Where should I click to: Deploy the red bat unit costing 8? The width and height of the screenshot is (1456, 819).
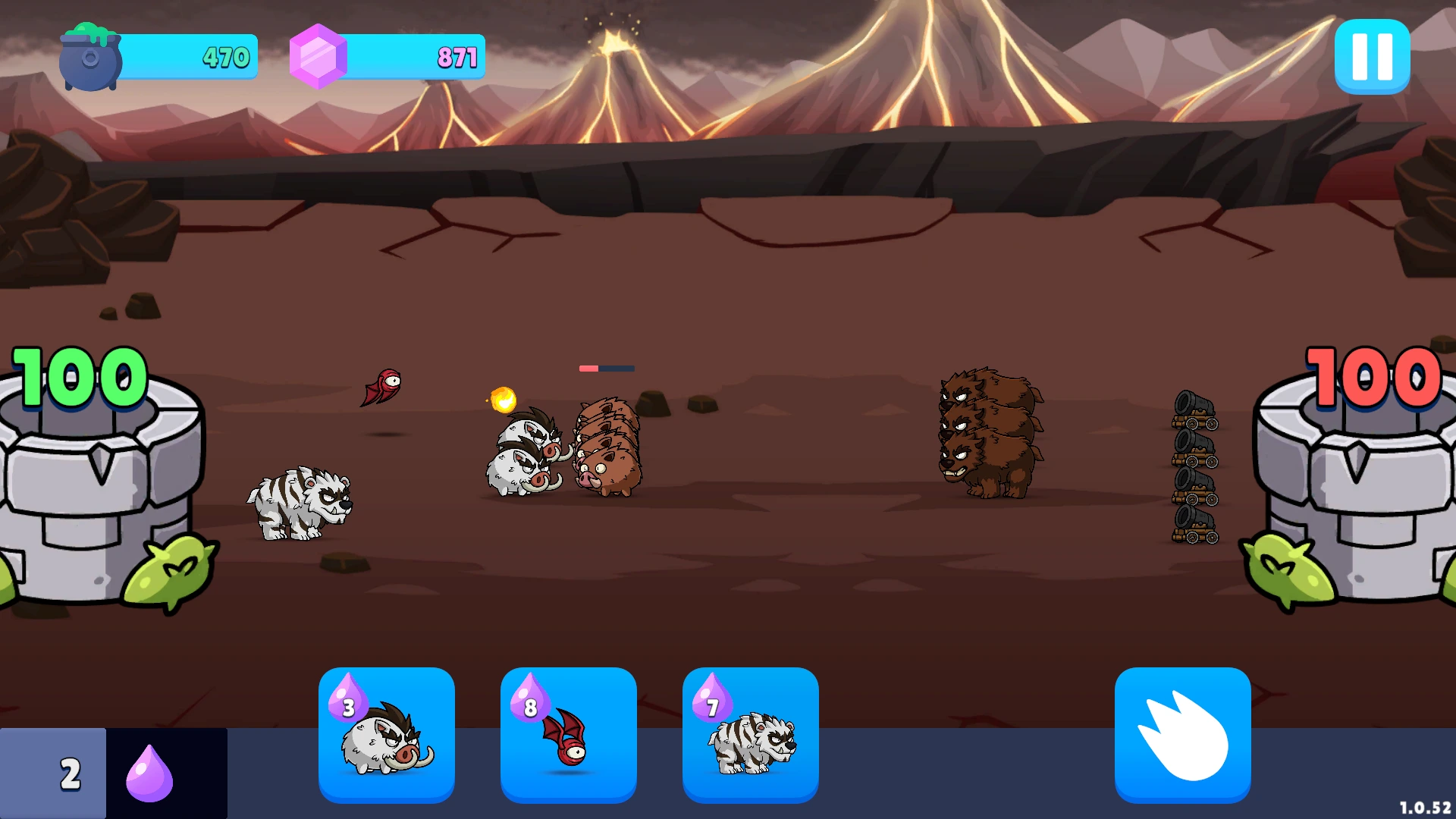[x=569, y=734]
